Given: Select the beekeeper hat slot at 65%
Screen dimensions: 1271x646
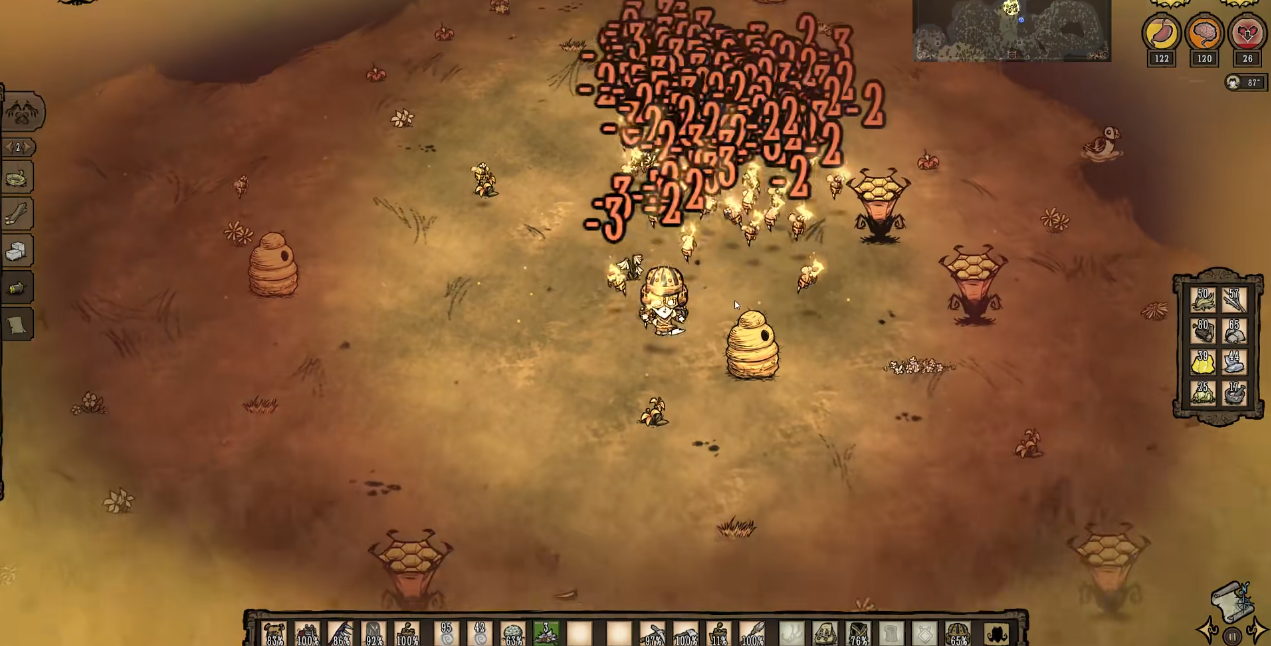Looking at the screenshot, I should point(958,633).
